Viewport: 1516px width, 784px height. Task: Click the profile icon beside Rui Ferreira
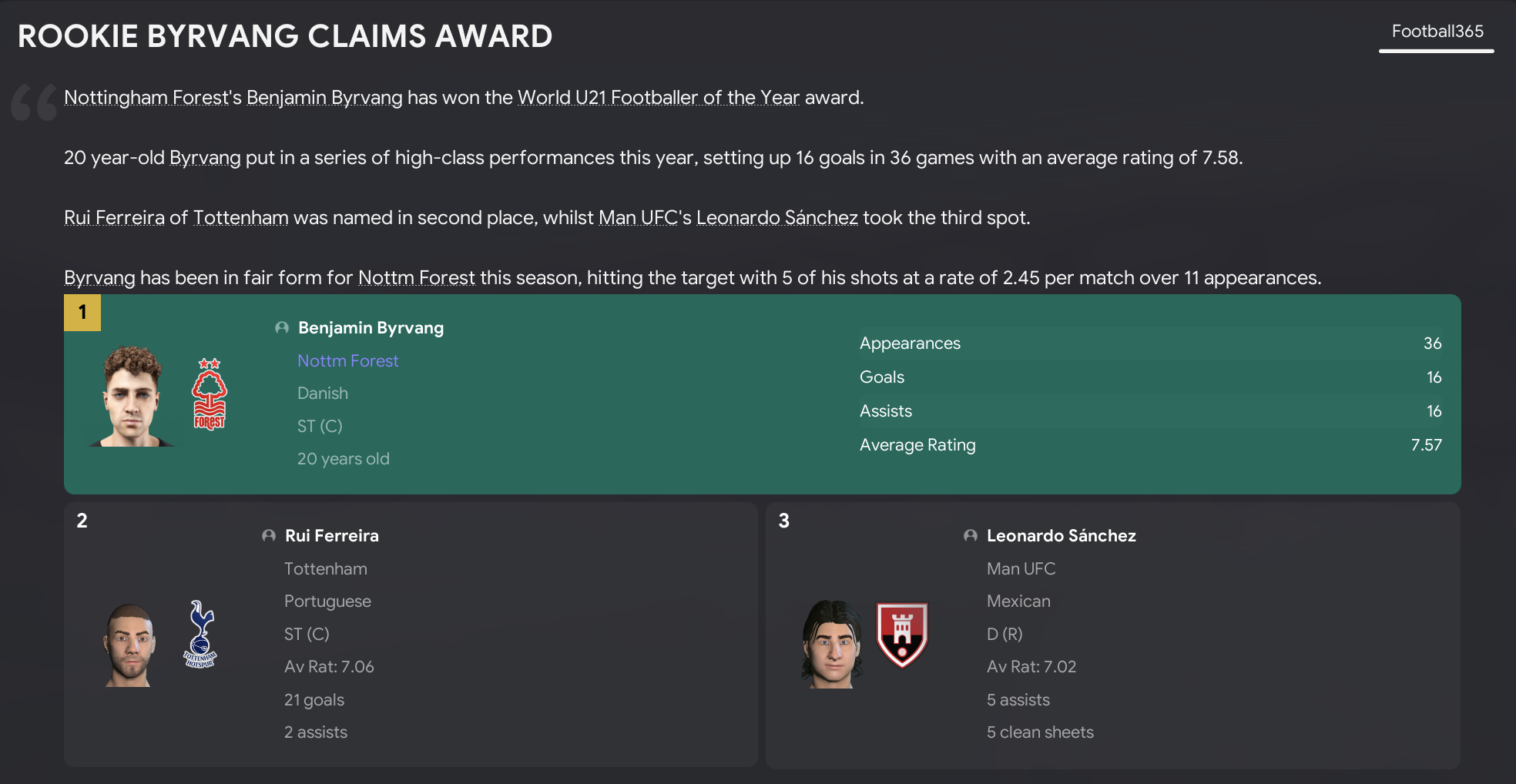pyautogui.click(x=268, y=535)
